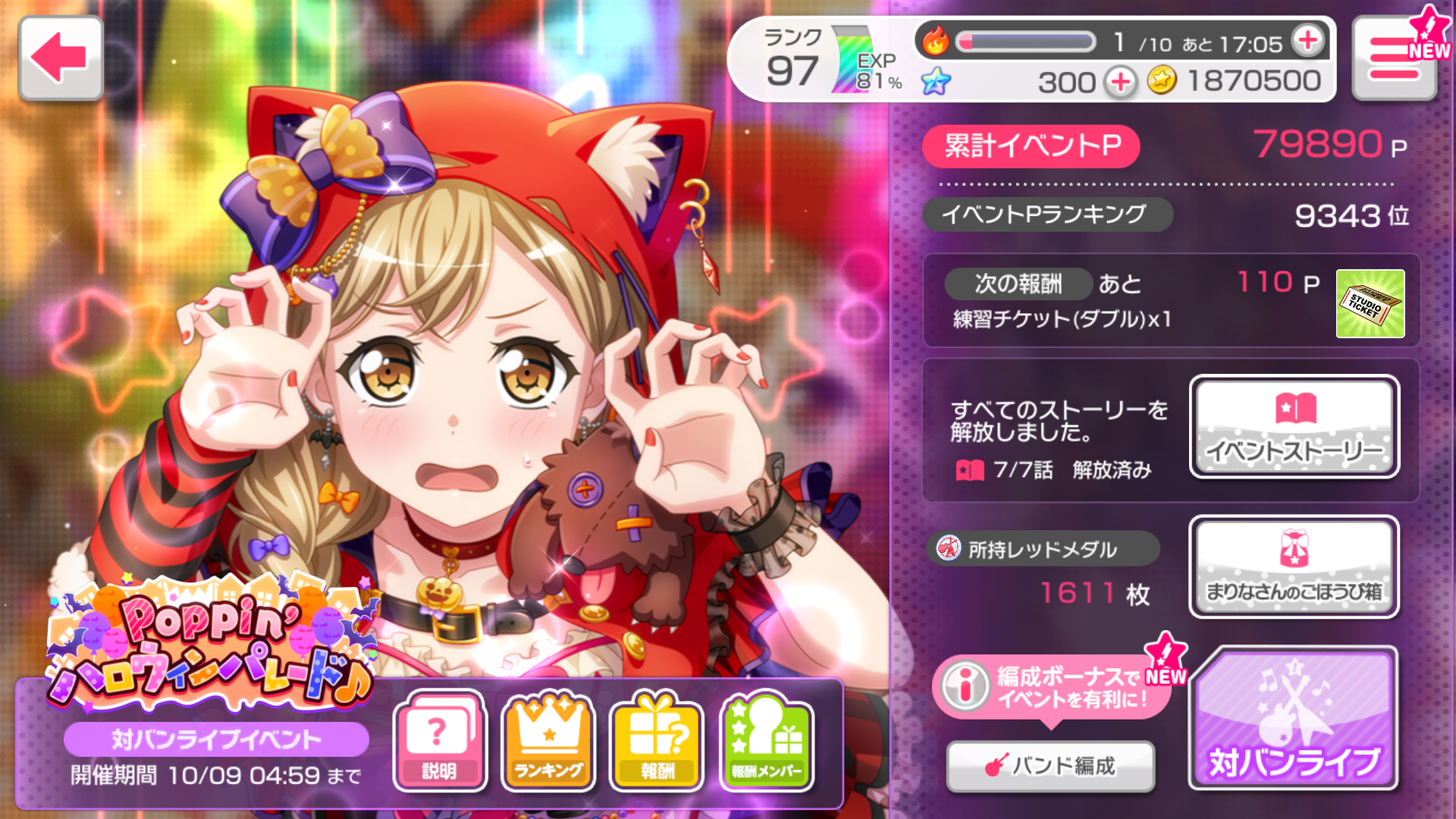Select the studio ticket reward icon
The height and width of the screenshot is (819, 1456).
1370,303
